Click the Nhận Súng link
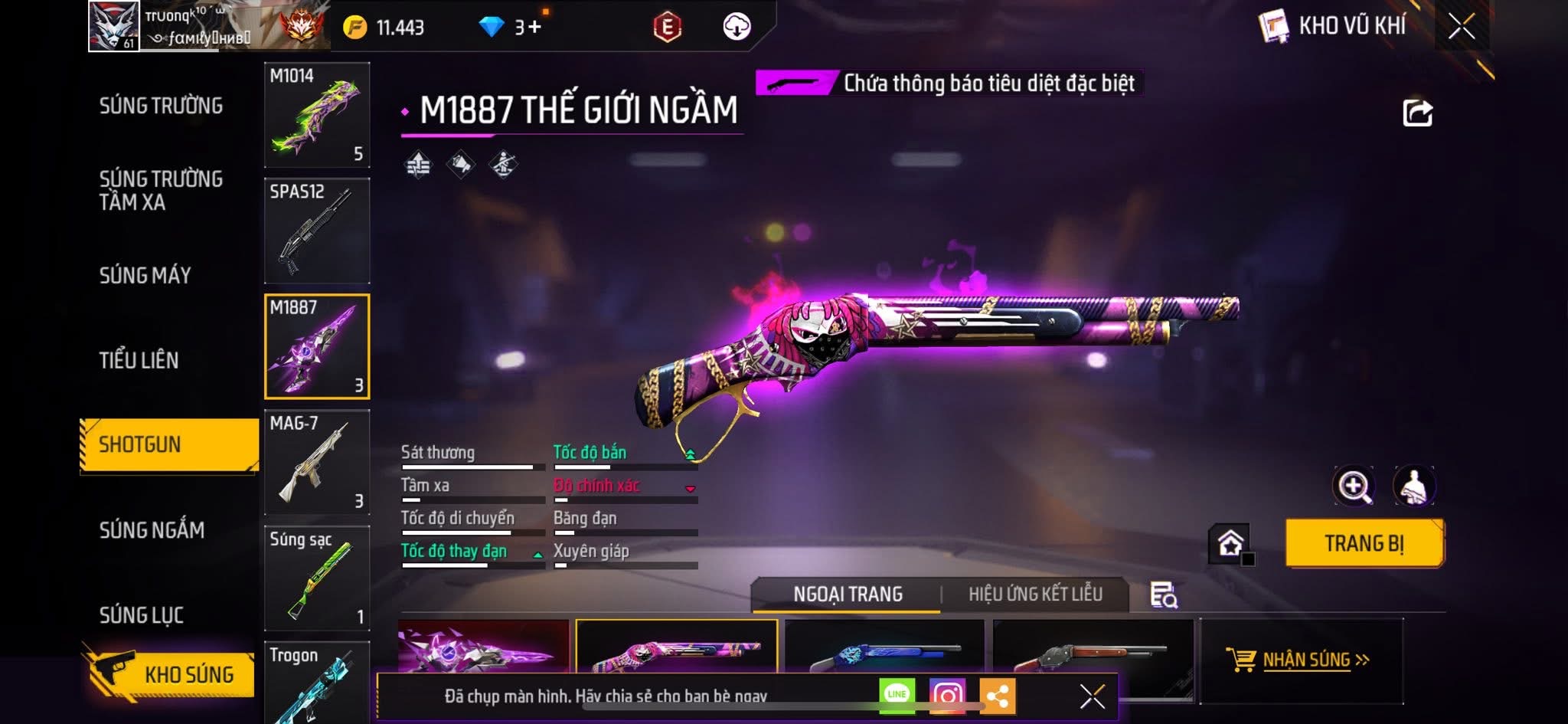Image resolution: width=1568 pixels, height=724 pixels. pyautogui.click(x=1306, y=660)
